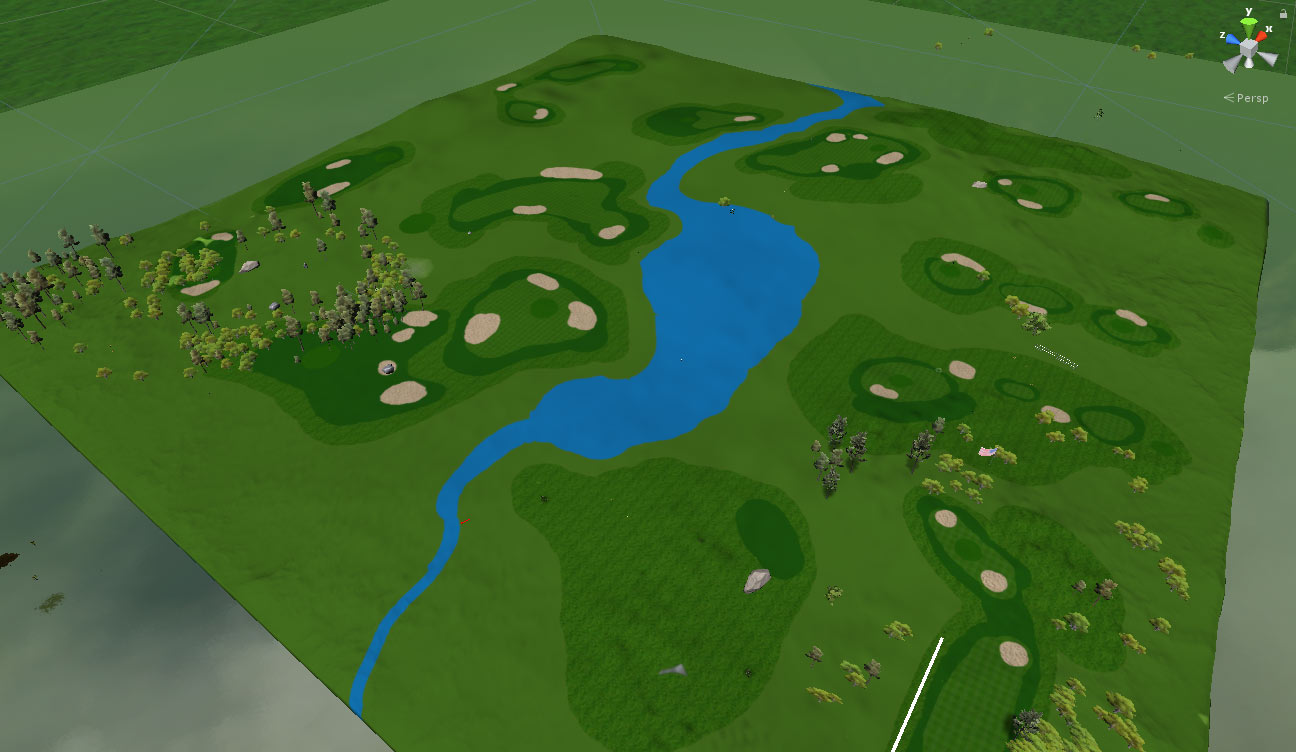The width and height of the screenshot is (1296, 752).
Task: Click the red X axis cone on the gizmo
Action: pos(1262,36)
